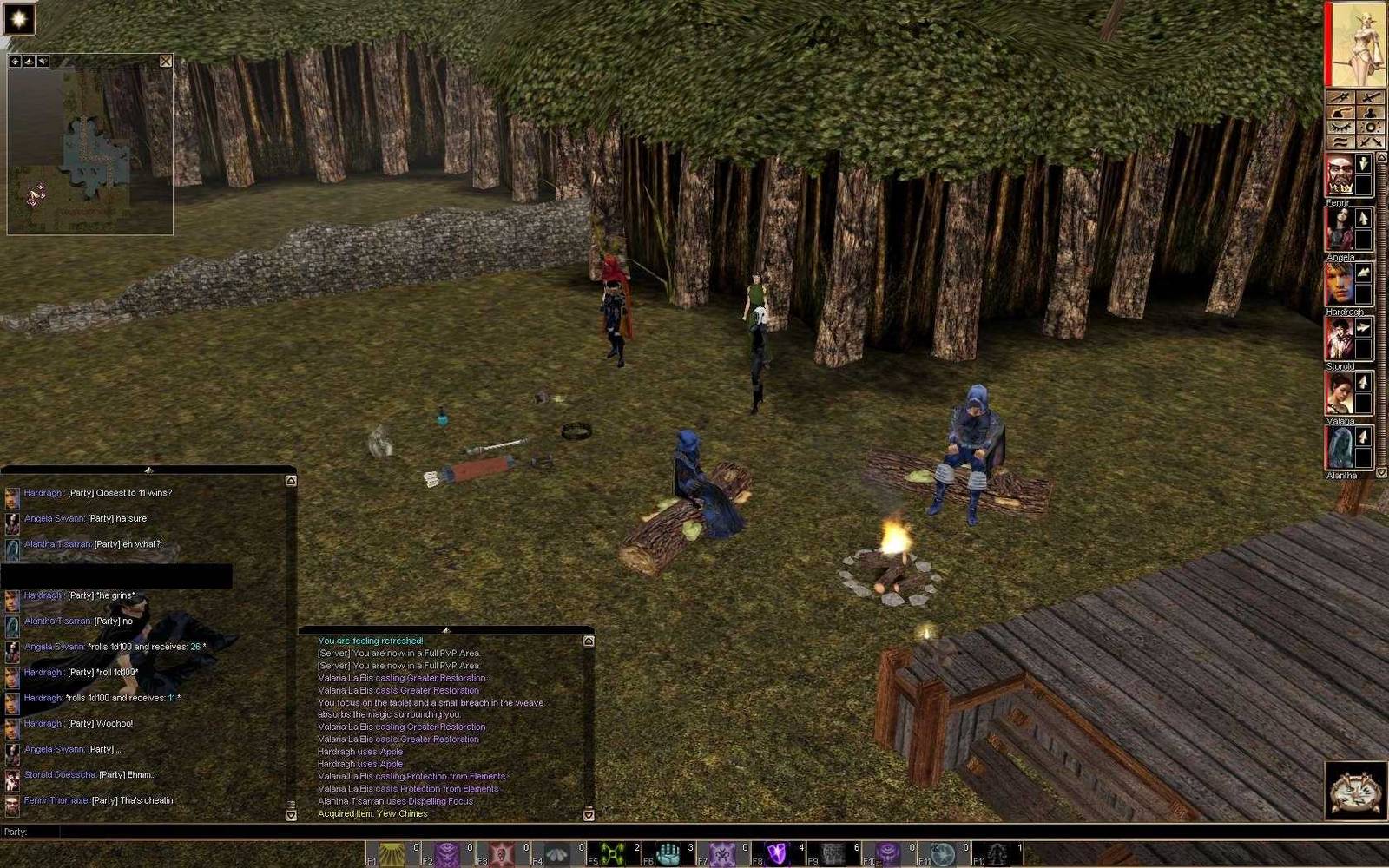Open the compass emblem in bottom-right corner

point(1356,790)
